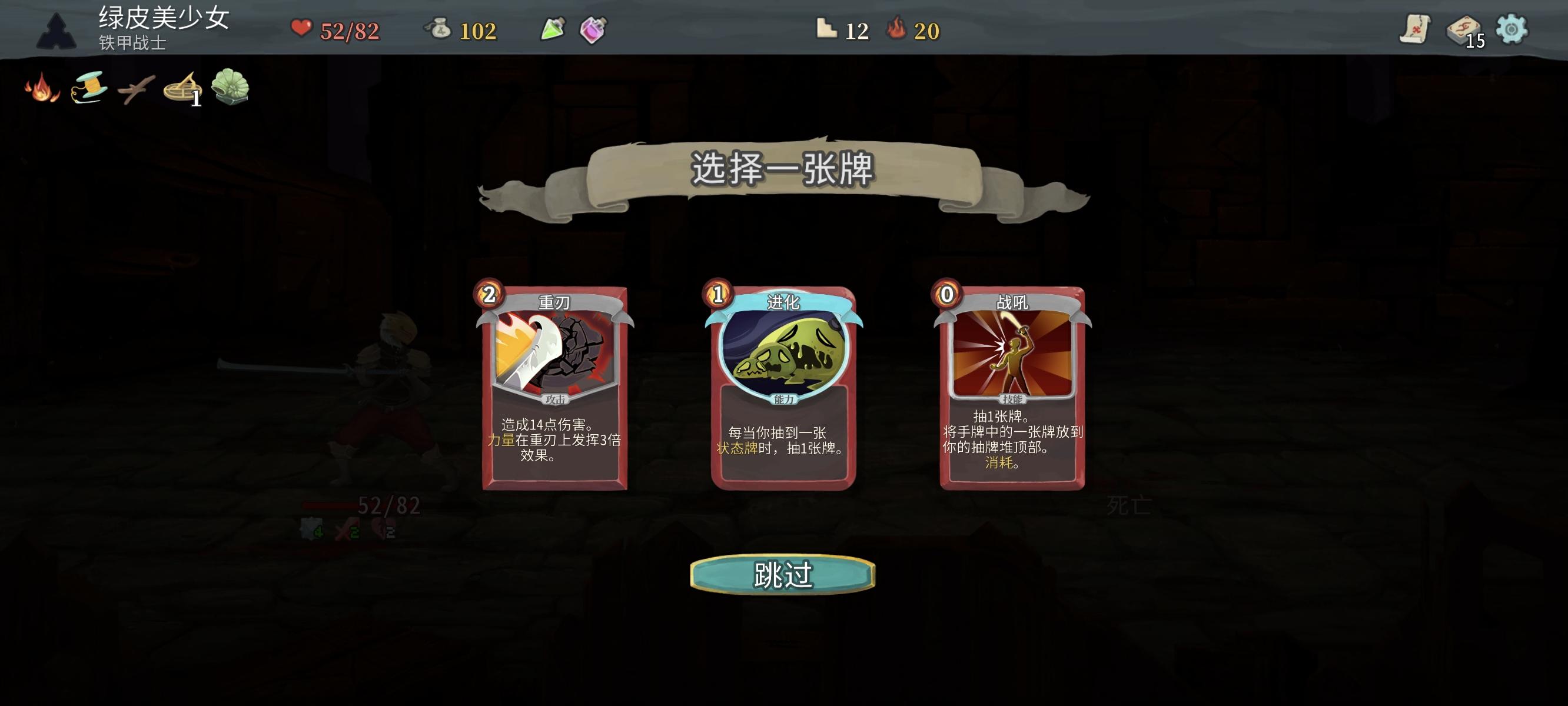Inspect the Burning Blood flame relic
Viewport: 1568px width, 706px height.
coord(42,89)
